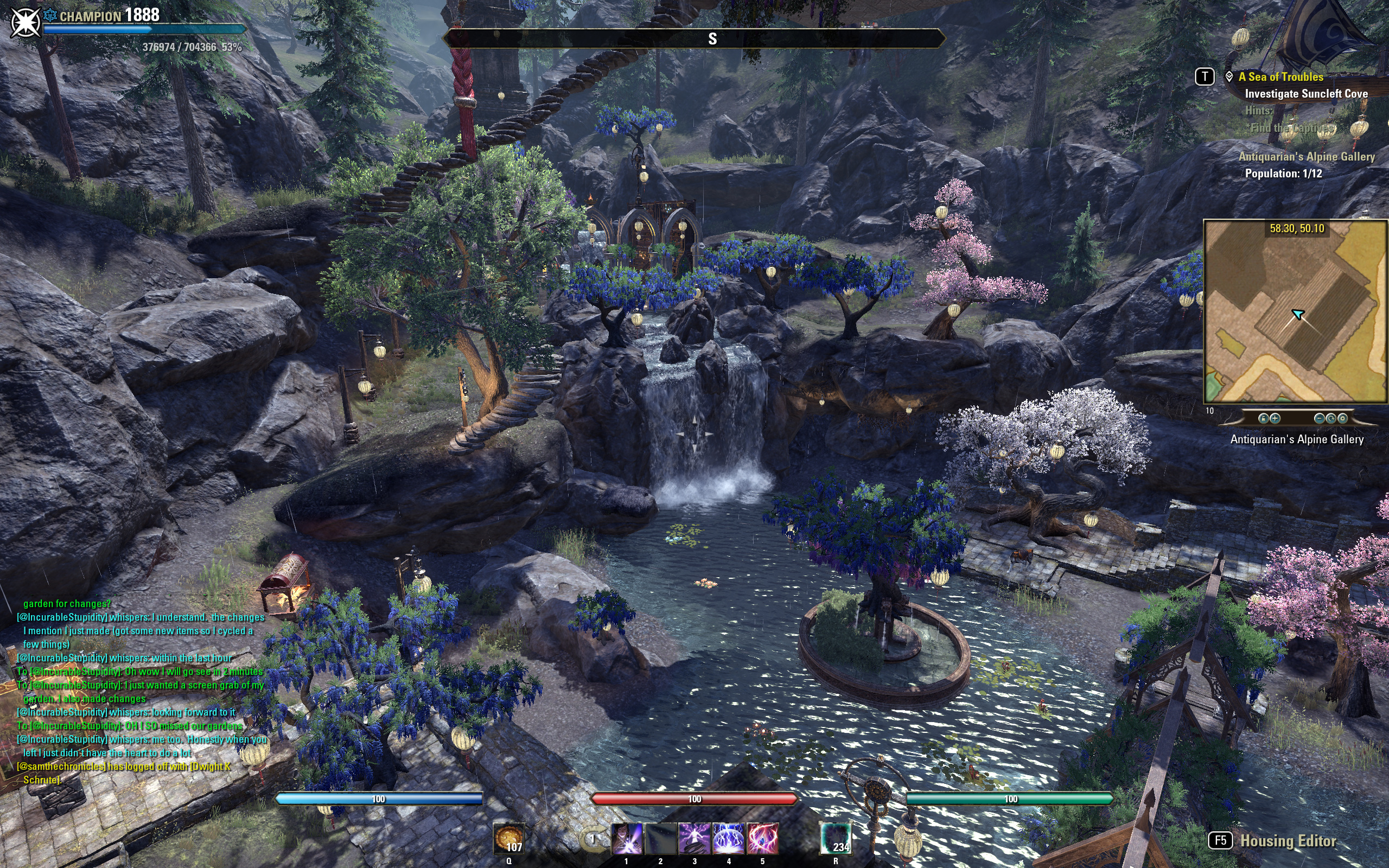Use the pie food item in the quickslot
Screen dimensions: 1389x868
[x=508, y=839]
